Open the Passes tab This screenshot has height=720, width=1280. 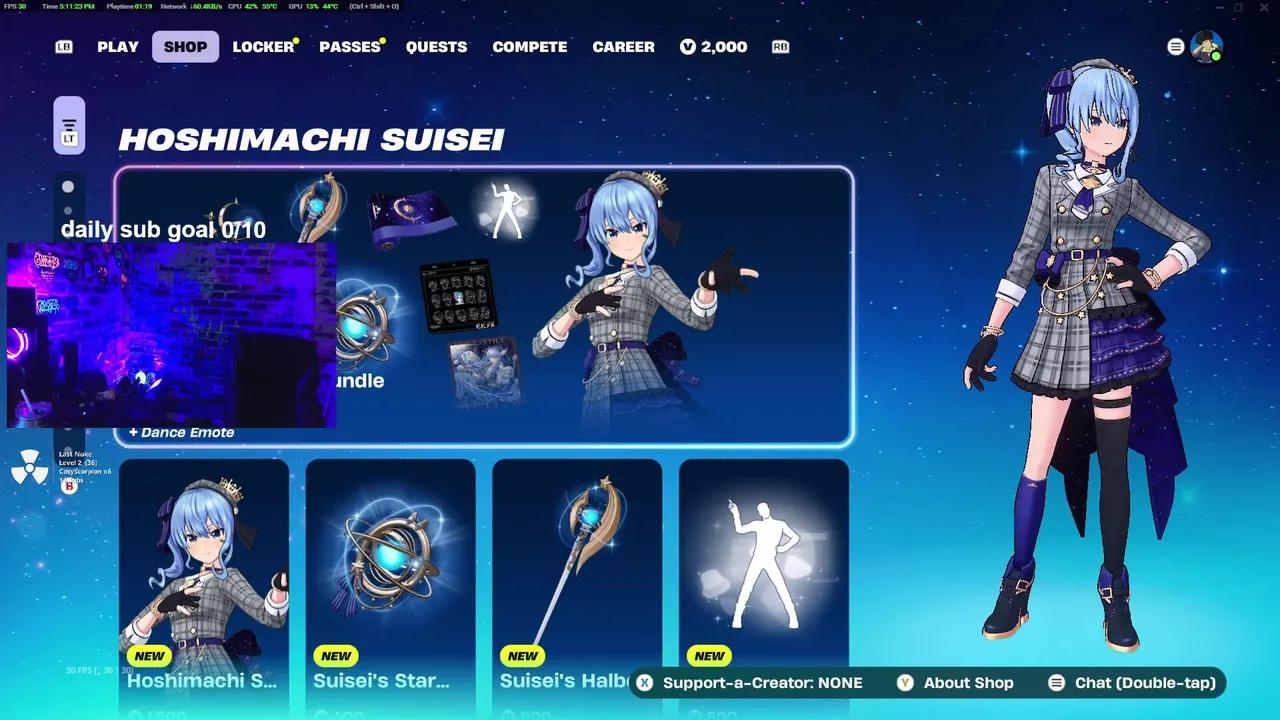(350, 47)
